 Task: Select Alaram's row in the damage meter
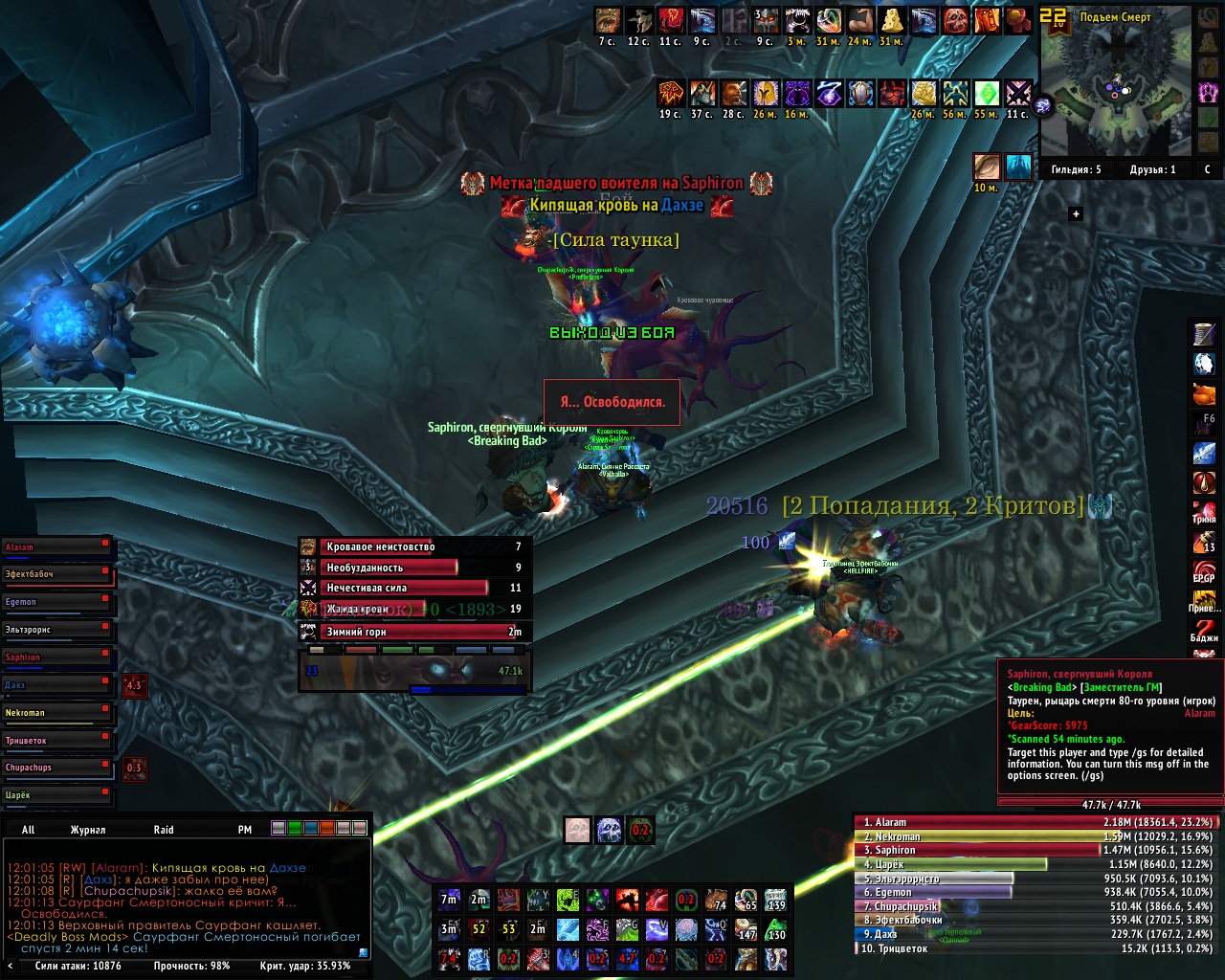coord(1036,822)
